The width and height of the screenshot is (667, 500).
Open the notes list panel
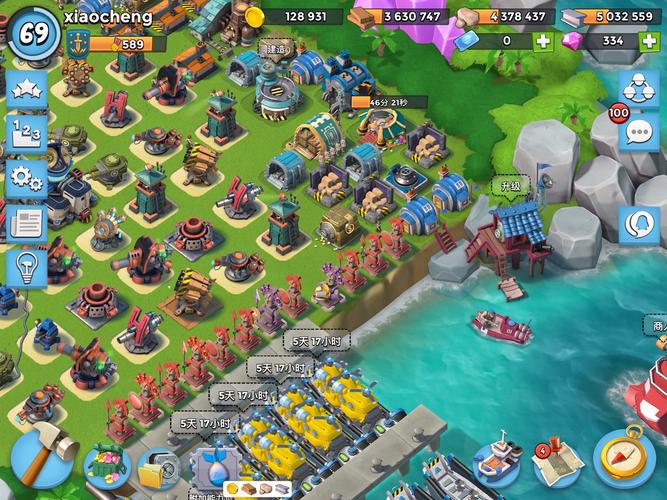24,224
